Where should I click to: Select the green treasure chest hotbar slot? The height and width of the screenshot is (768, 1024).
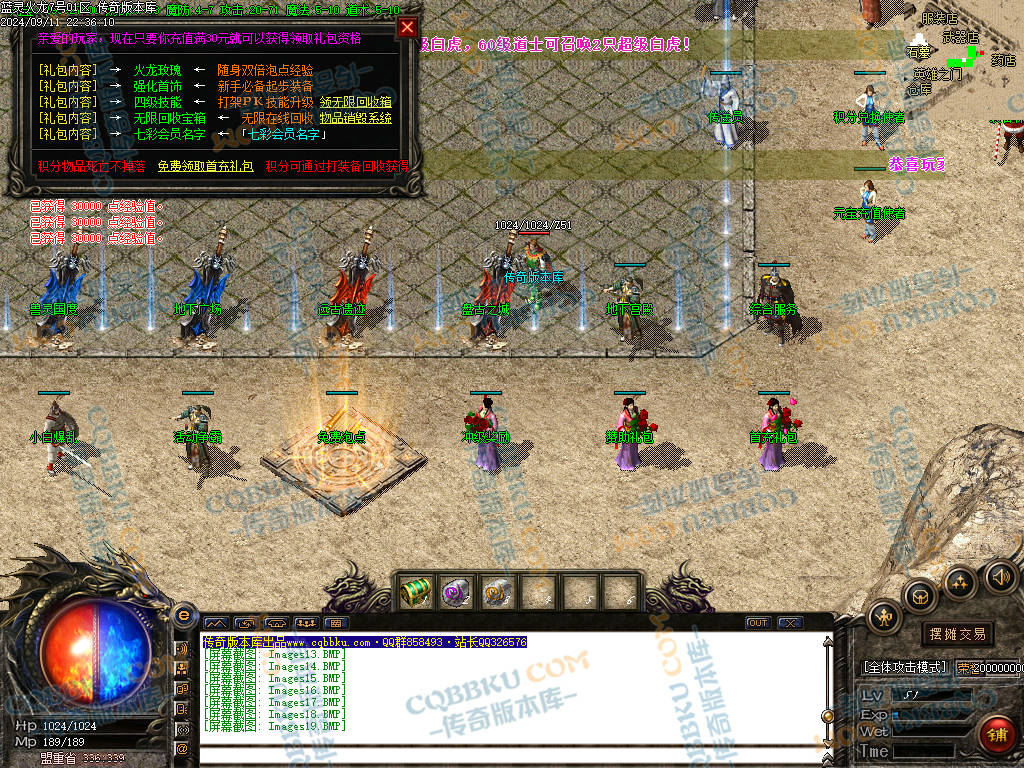416,593
